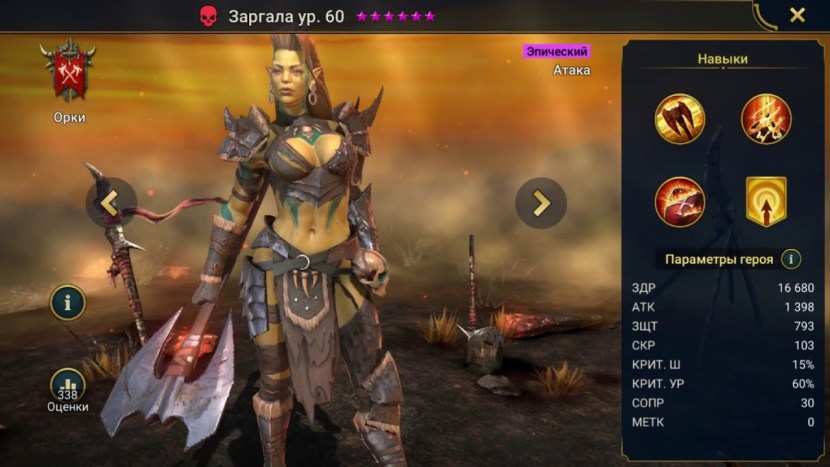
Task: Select the red slash skill icon
Action: point(680,201)
